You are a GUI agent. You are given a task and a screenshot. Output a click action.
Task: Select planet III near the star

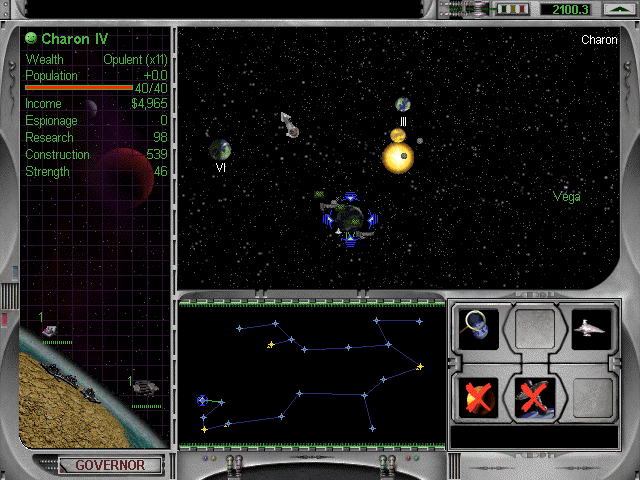(x=403, y=104)
